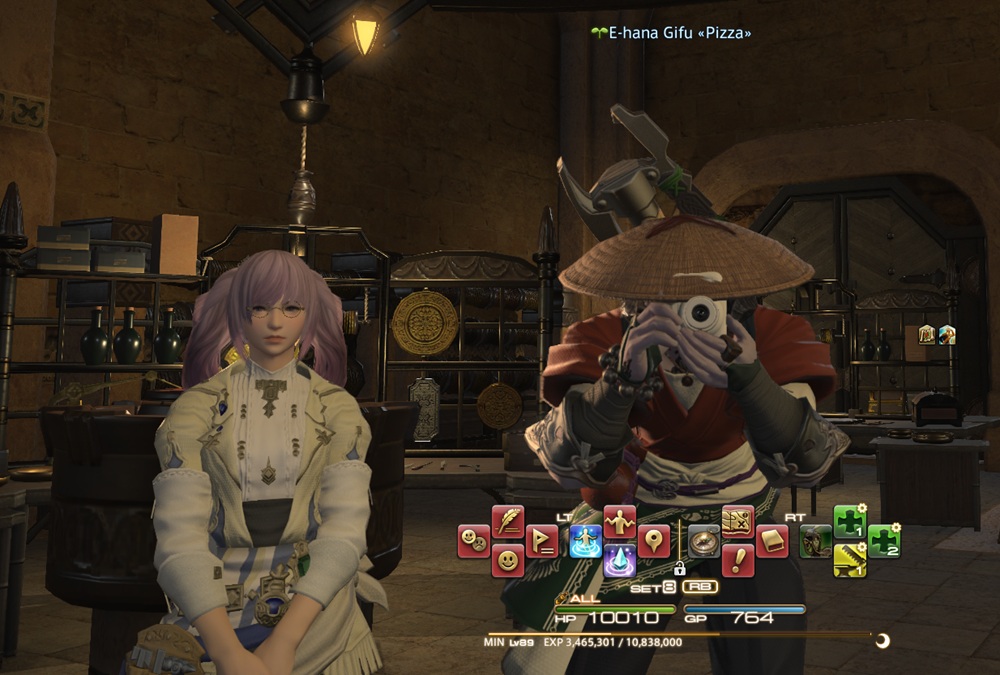Screen dimensions: 1000x675
Task: Run the green puzzle piece macro 2
Action: tap(883, 541)
